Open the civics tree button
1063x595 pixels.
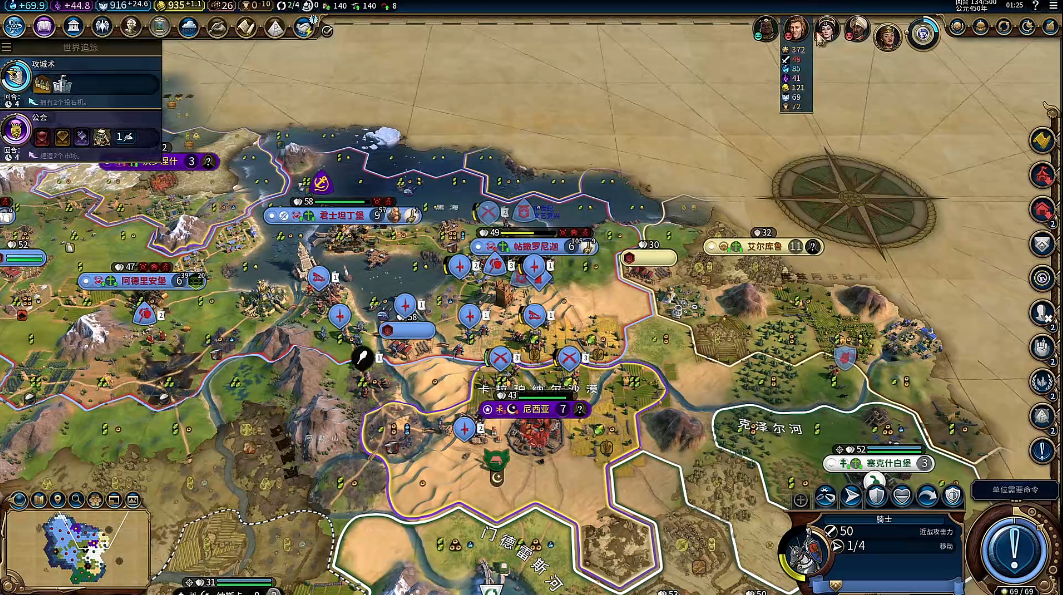[x=44, y=27]
